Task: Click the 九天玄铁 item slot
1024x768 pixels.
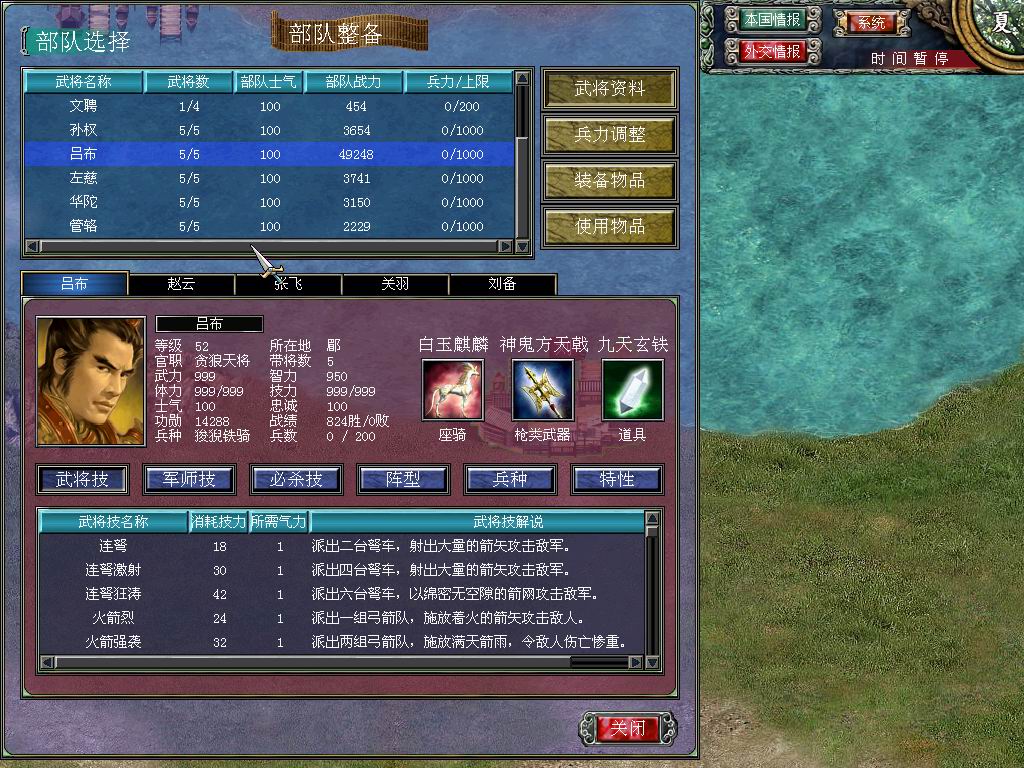Action: click(632, 390)
